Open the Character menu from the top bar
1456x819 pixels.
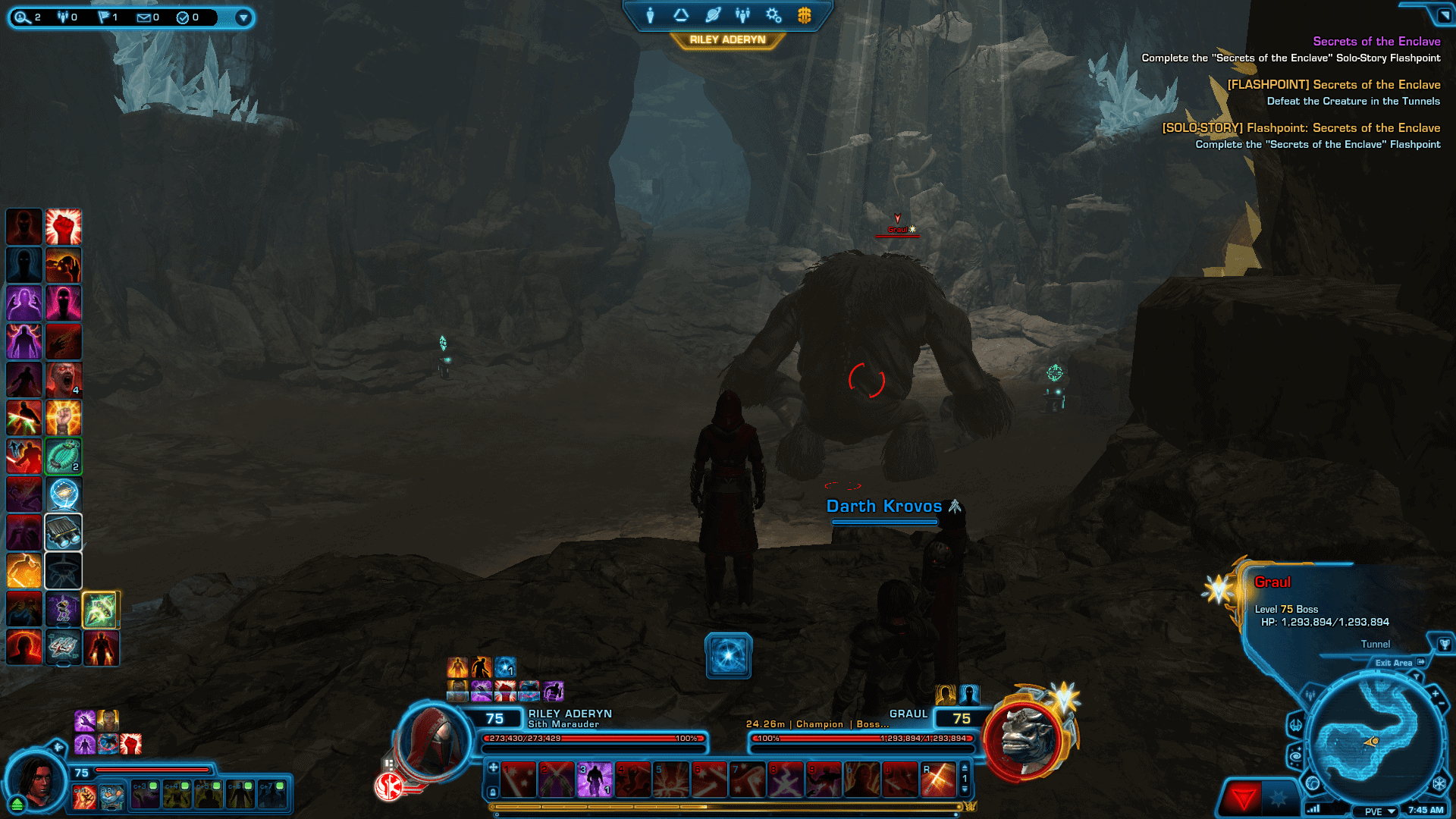(650, 15)
